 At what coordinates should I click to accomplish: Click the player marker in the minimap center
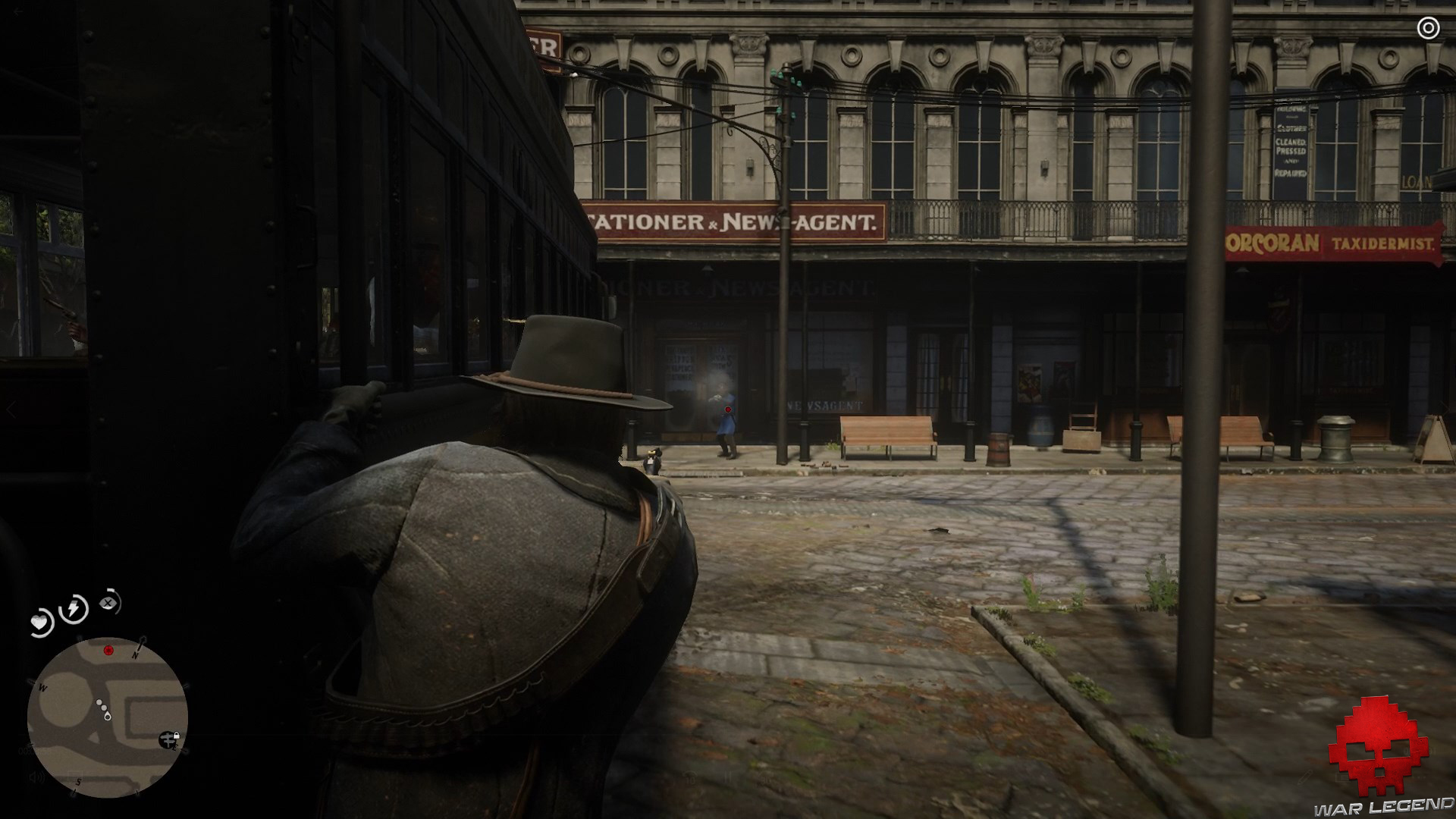[107, 716]
